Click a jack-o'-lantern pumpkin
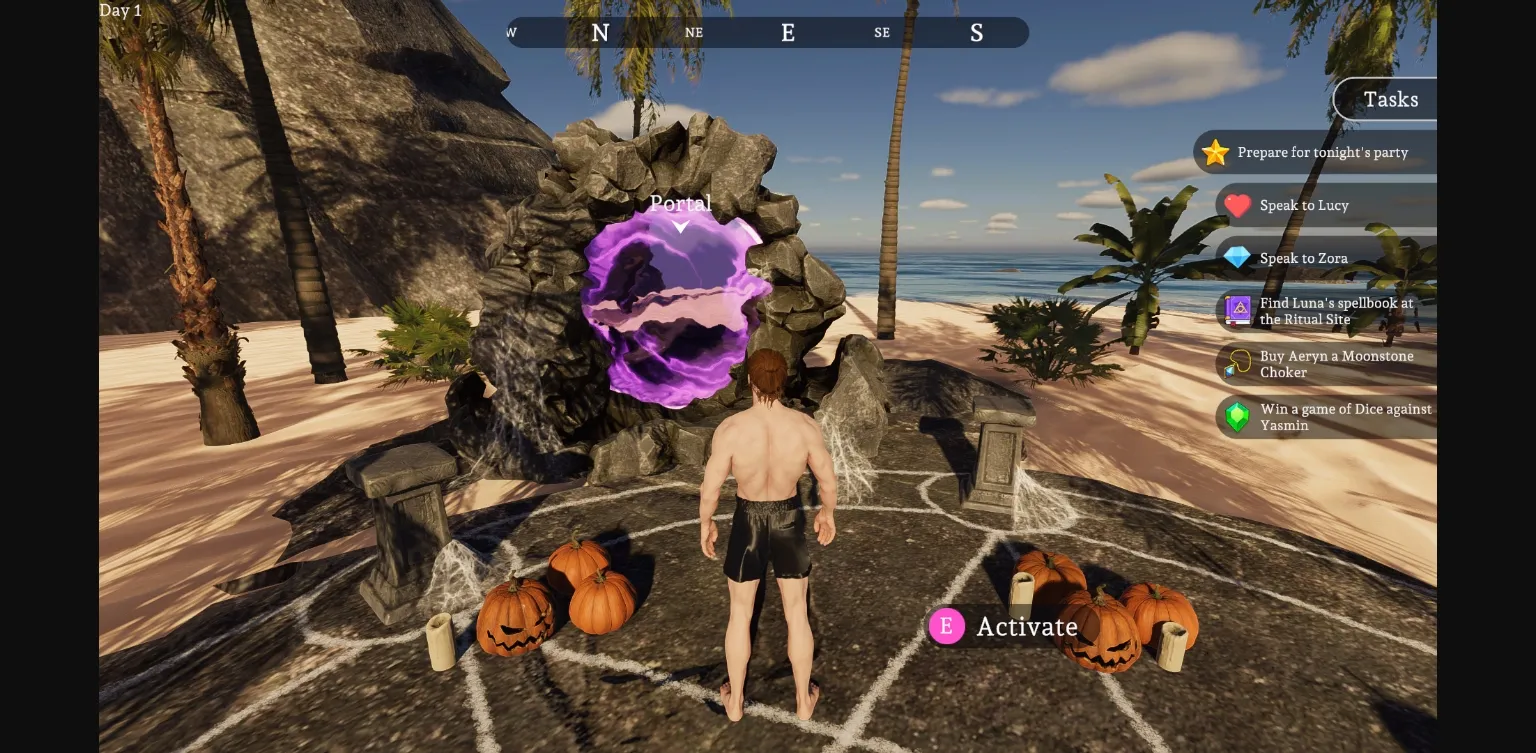 (516, 620)
